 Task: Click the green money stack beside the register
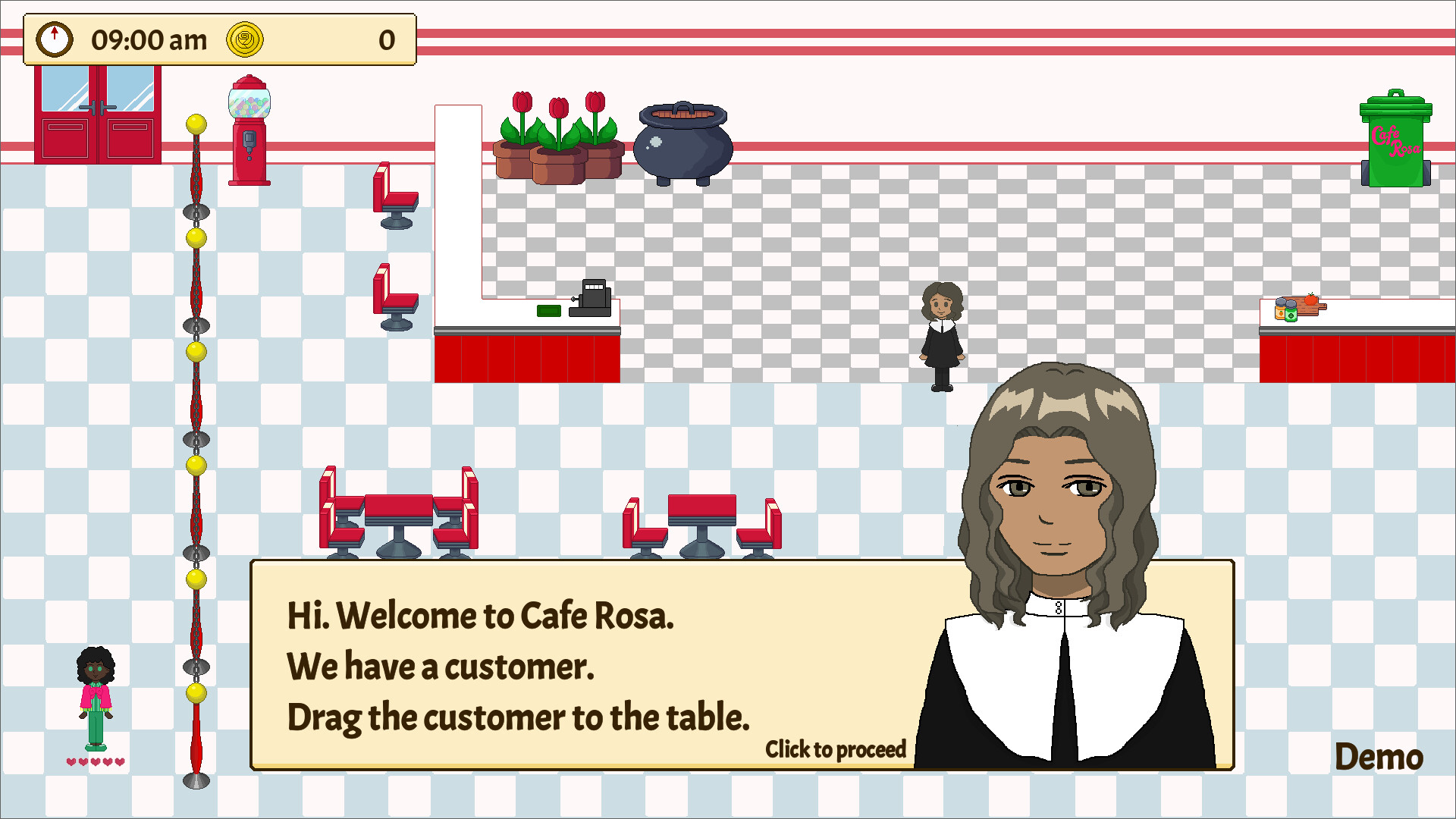tap(550, 310)
